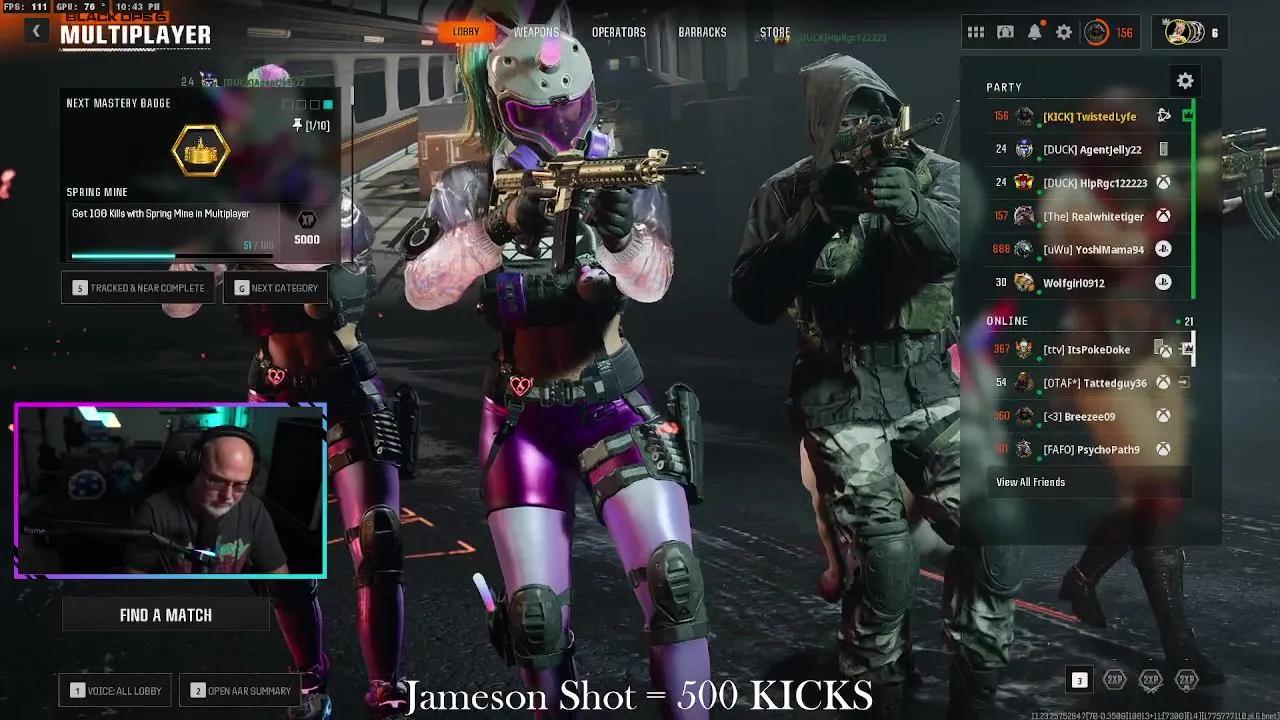Open the settings gear in the top bar

coord(1064,31)
